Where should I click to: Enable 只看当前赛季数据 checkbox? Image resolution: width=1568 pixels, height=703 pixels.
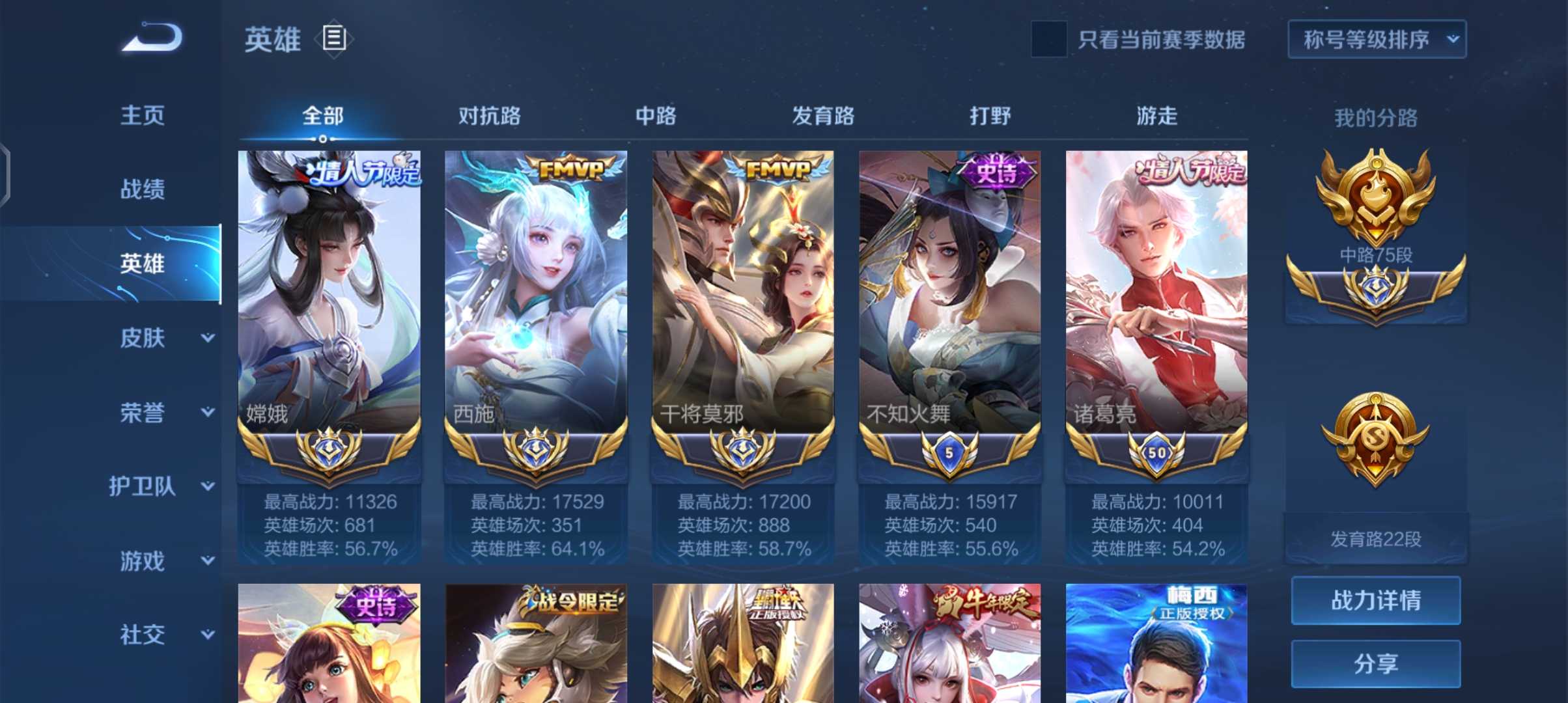click(x=1049, y=40)
